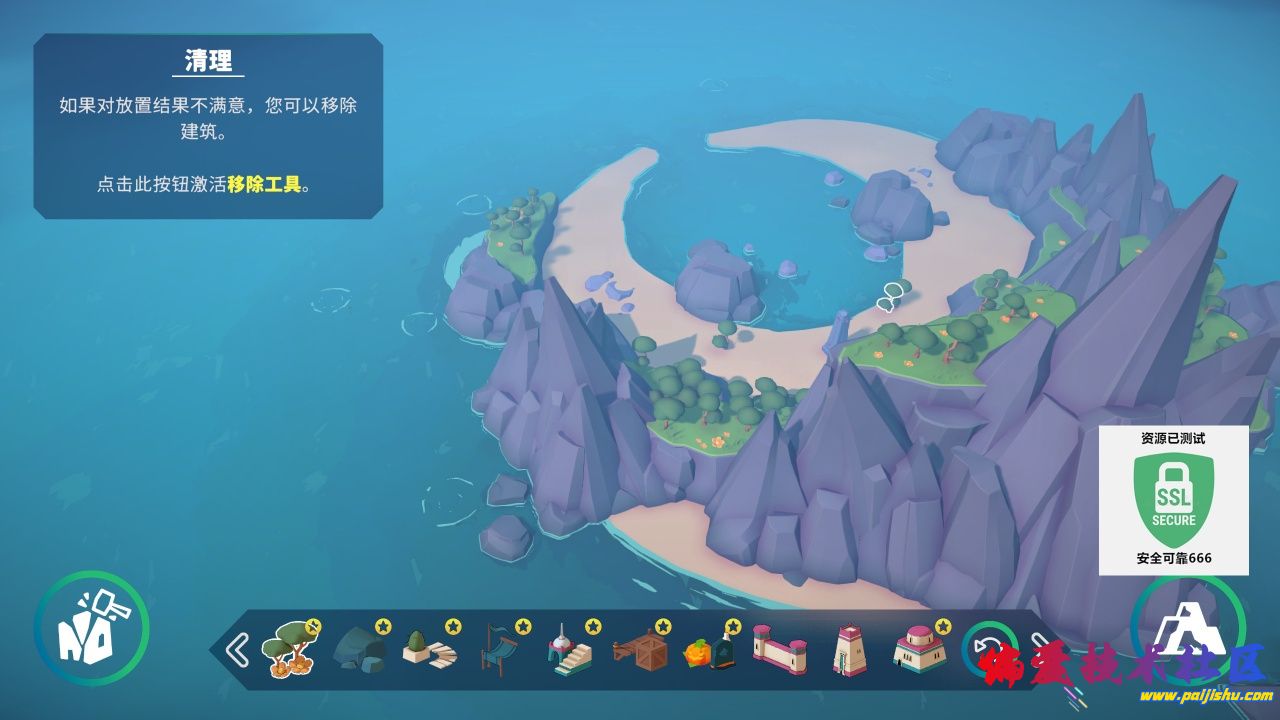Activate the hammer removal tool button
The height and width of the screenshot is (720, 1280).
point(91,628)
